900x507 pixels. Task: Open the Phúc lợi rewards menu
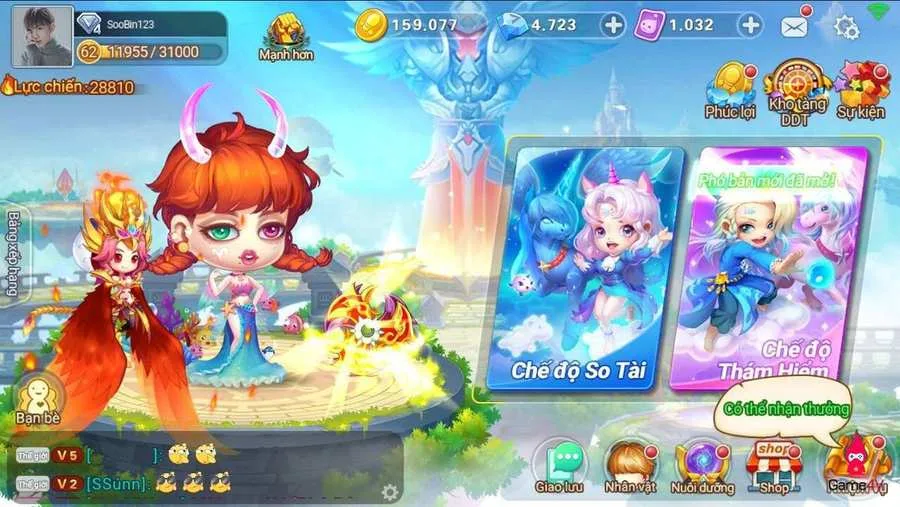pos(730,88)
